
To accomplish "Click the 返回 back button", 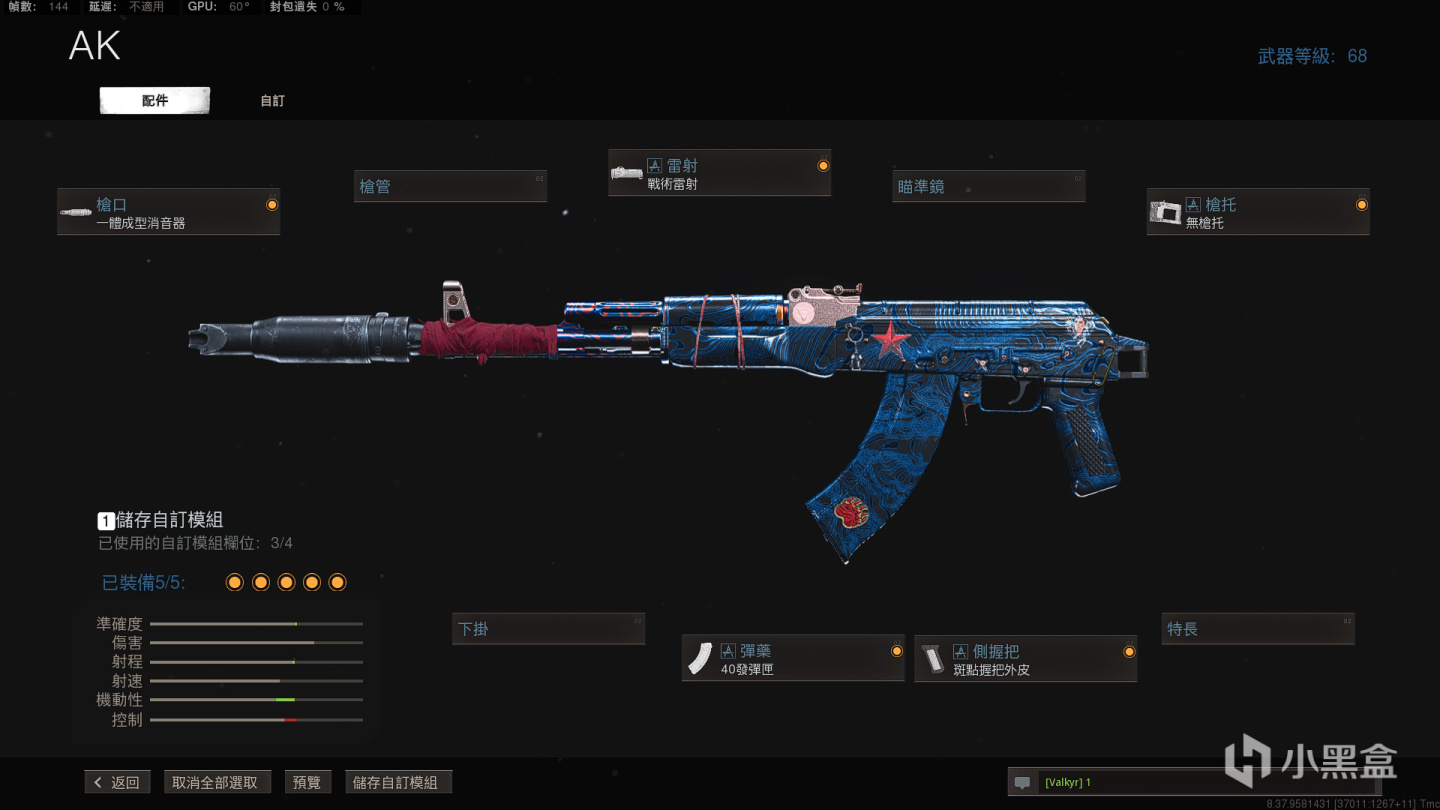I will 118,782.
